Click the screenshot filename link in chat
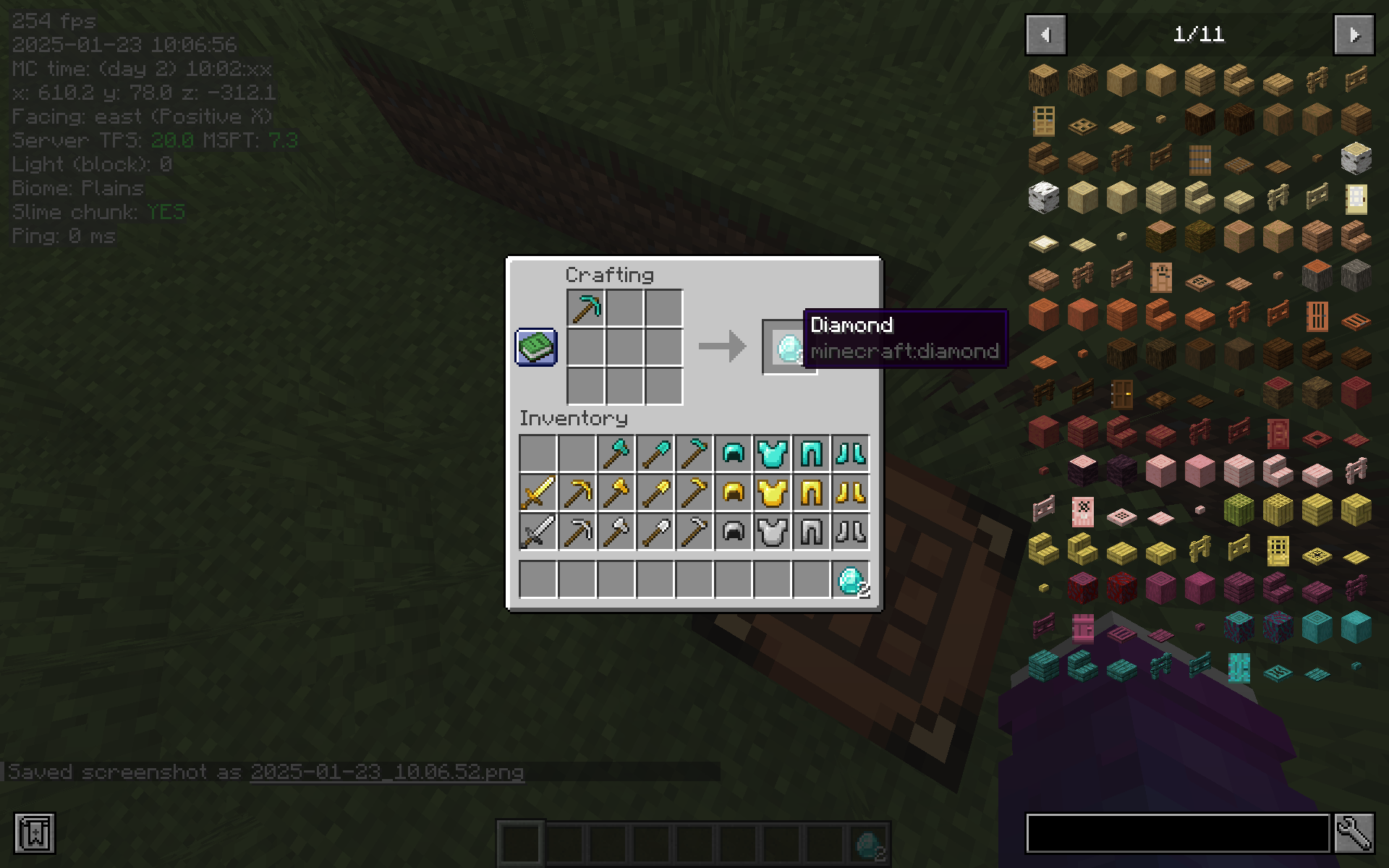The height and width of the screenshot is (868, 1389). [387, 772]
